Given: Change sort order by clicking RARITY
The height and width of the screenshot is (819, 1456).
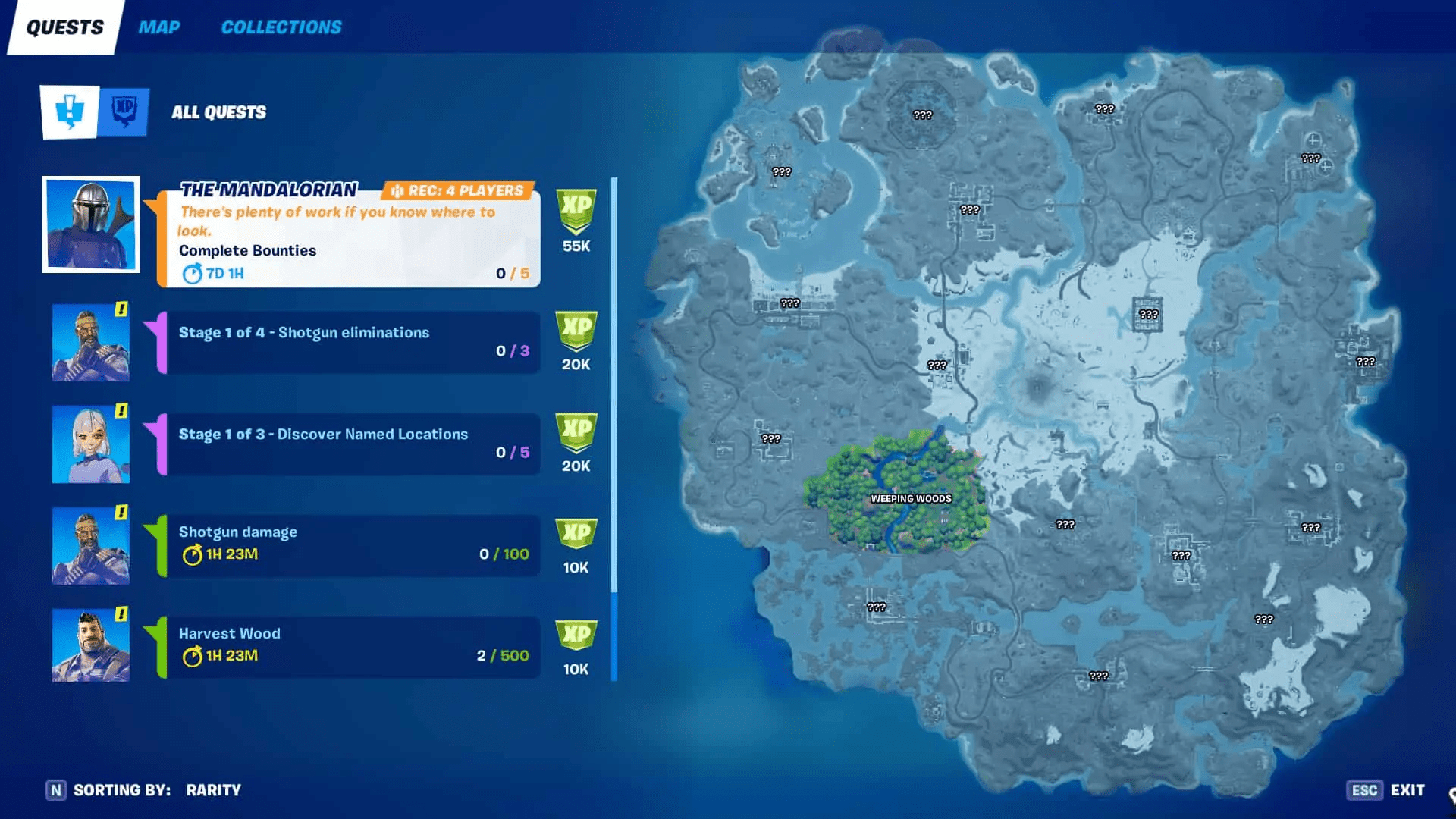Looking at the screenshot, I should (214, 789).
